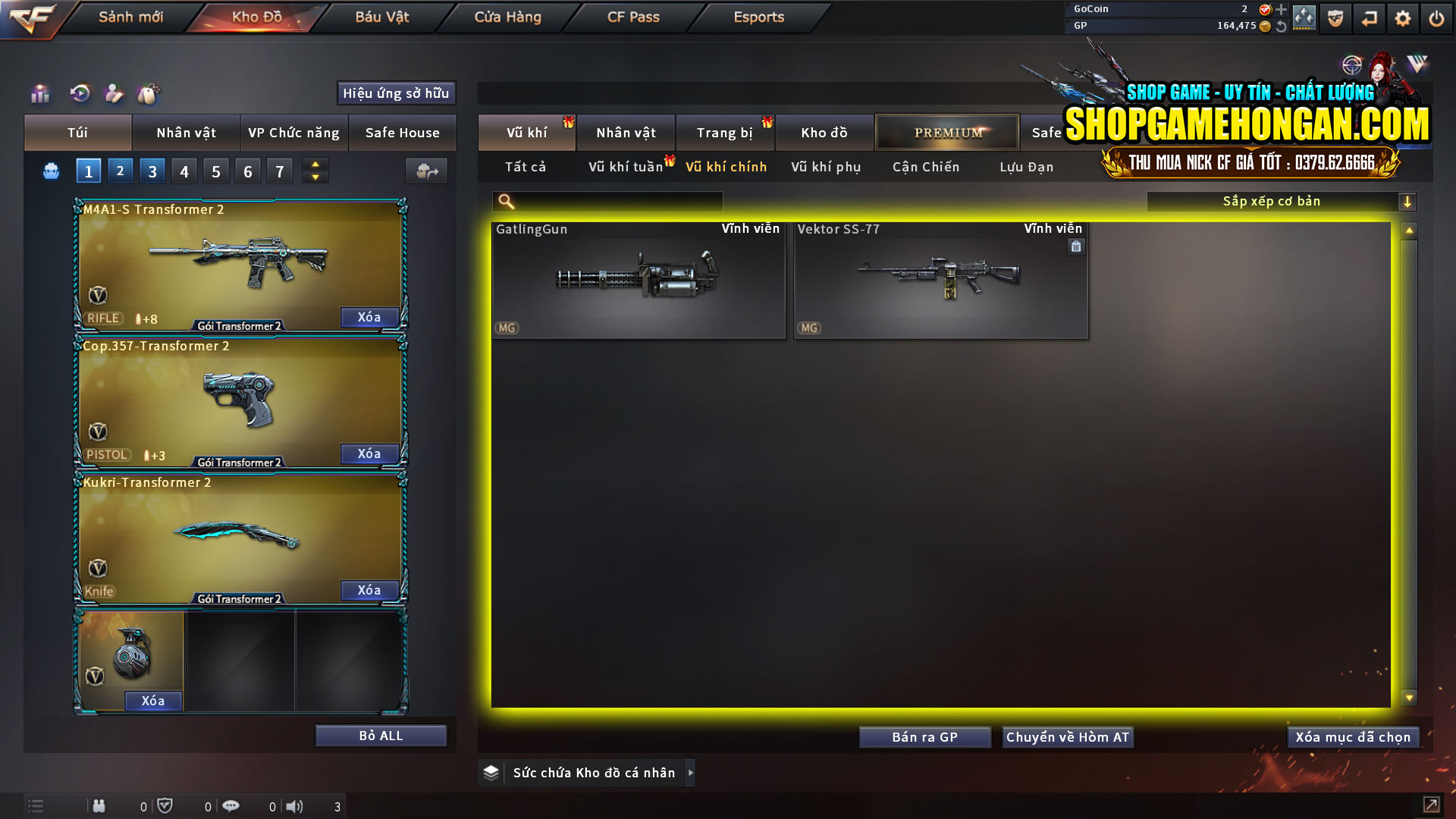Click the return arrow icon in top bar
This screenshot has height=819, width=1456.
1370,17
